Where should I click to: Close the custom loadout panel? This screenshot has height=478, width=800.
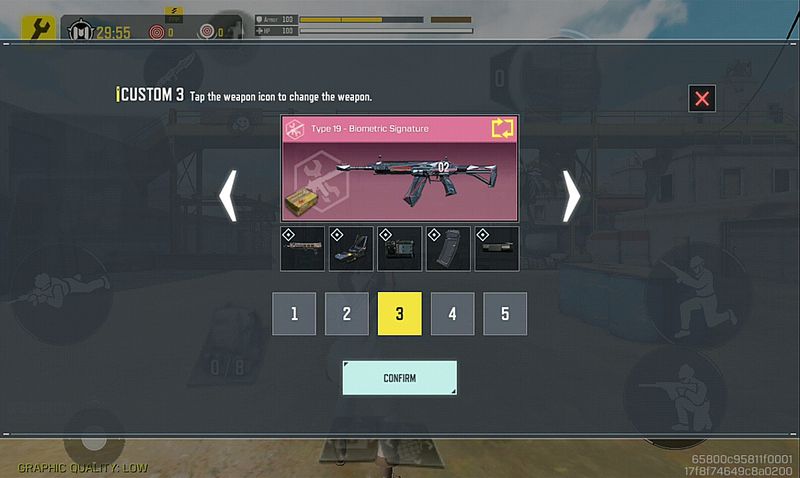tap(702, 98)
